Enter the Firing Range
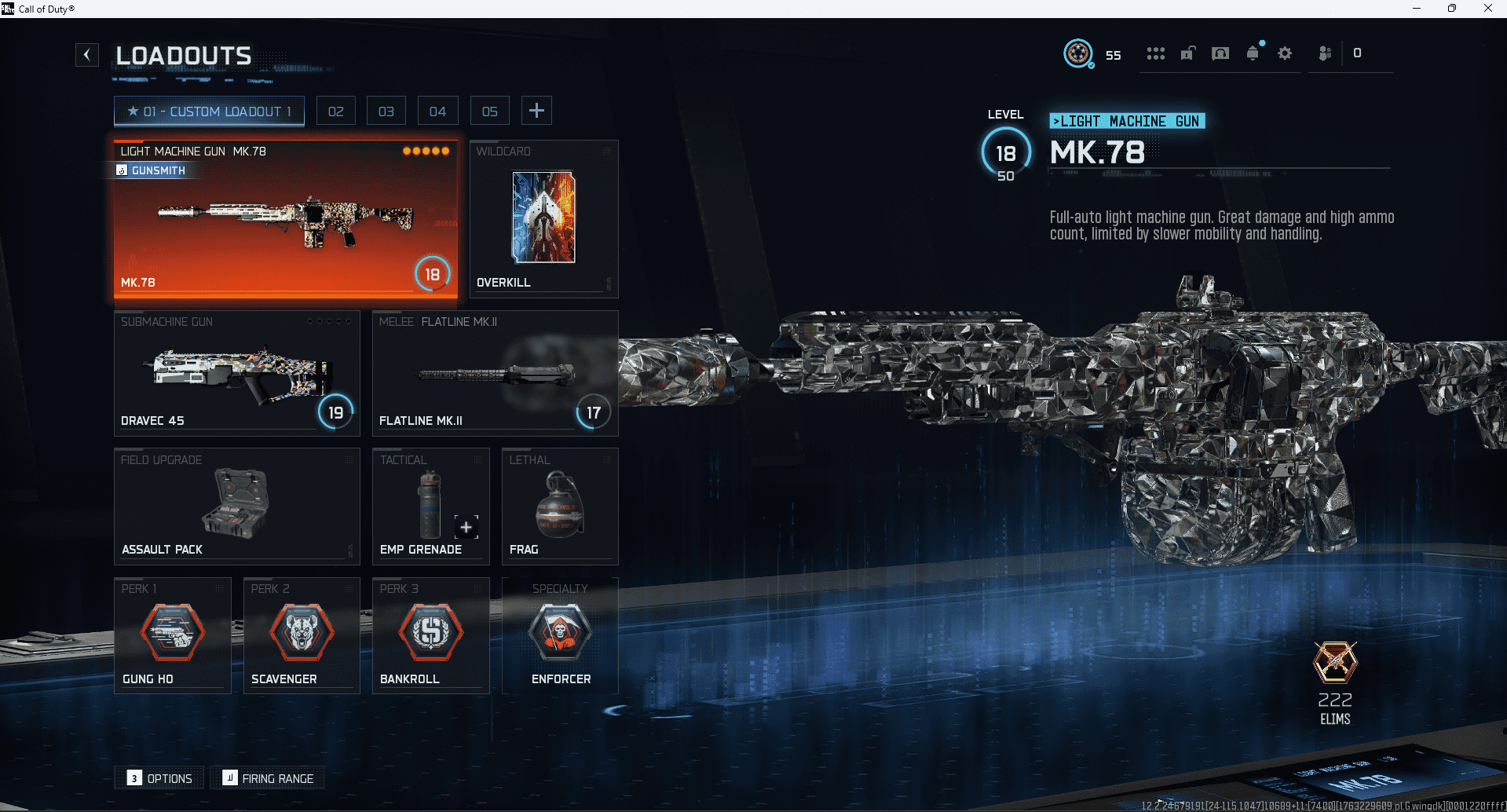Screen dimensions: 1507x812 [x=267, y=777]
